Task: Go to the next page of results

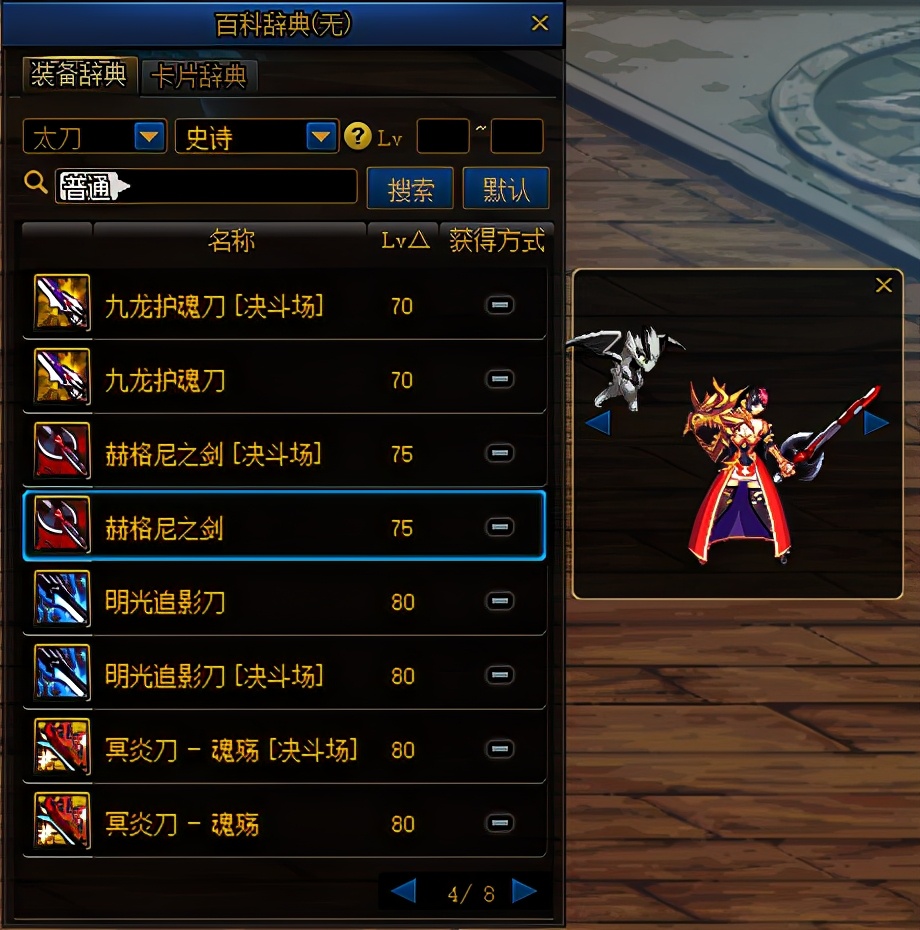Action: [x=524, y=891]
